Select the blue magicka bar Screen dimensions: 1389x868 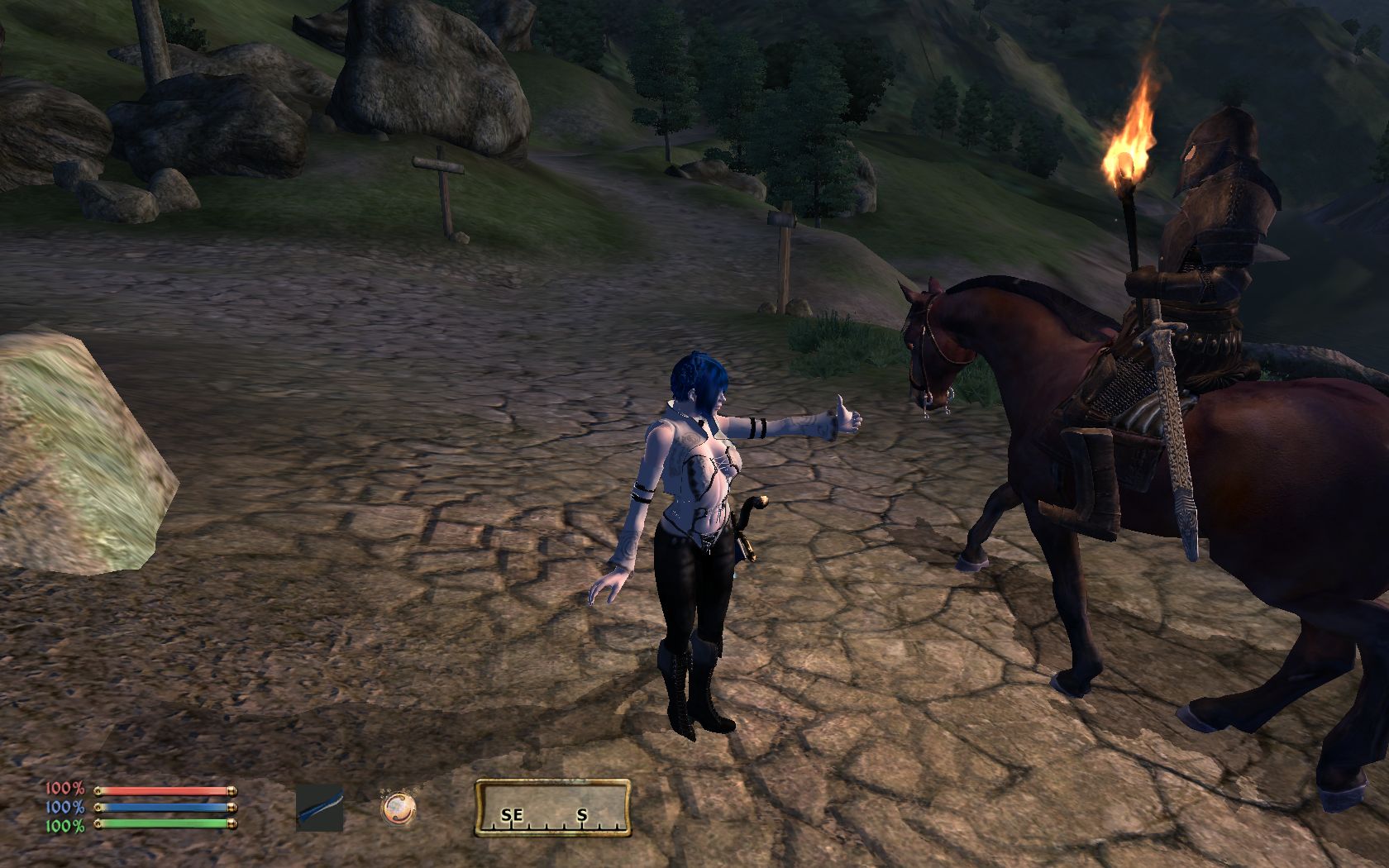(165, 806)
